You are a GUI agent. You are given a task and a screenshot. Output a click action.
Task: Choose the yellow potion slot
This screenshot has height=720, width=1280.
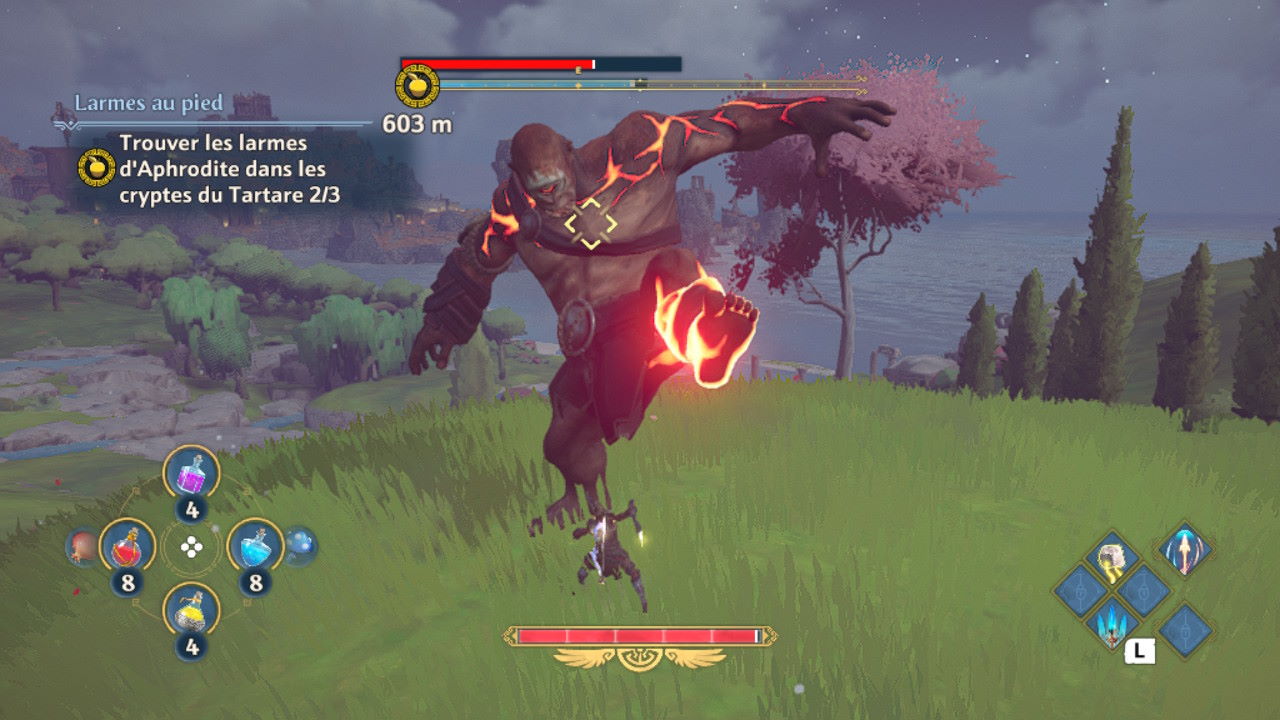pyautogui.click(x=191, y=609)
